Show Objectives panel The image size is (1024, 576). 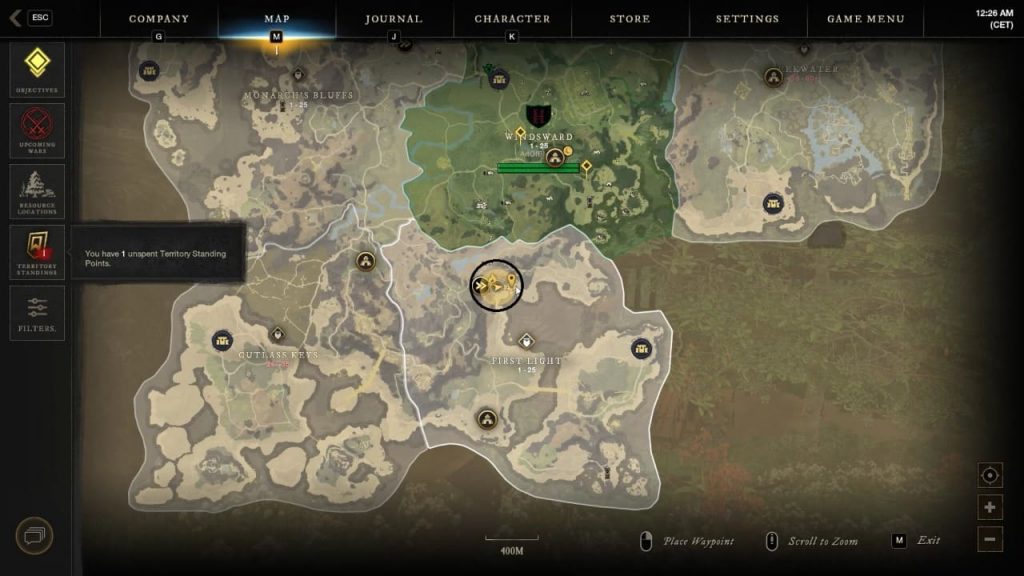37,68
